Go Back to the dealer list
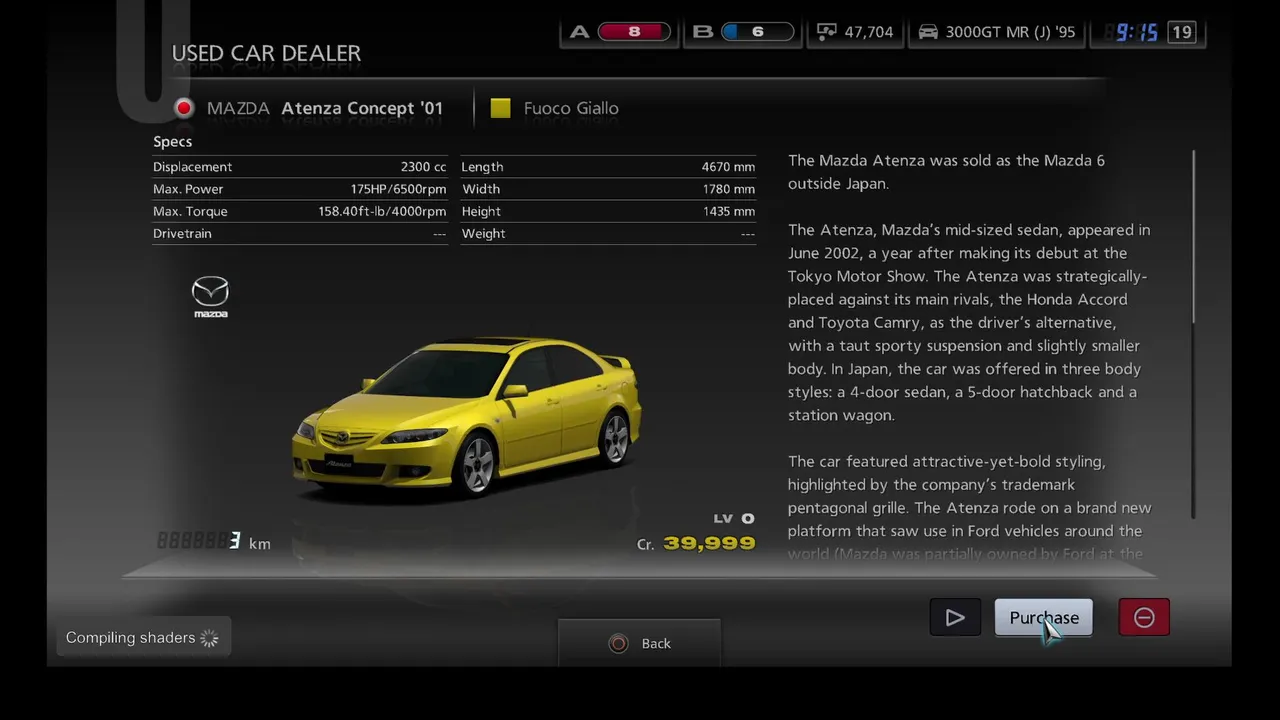1280x720 pixels. [640, 644]
